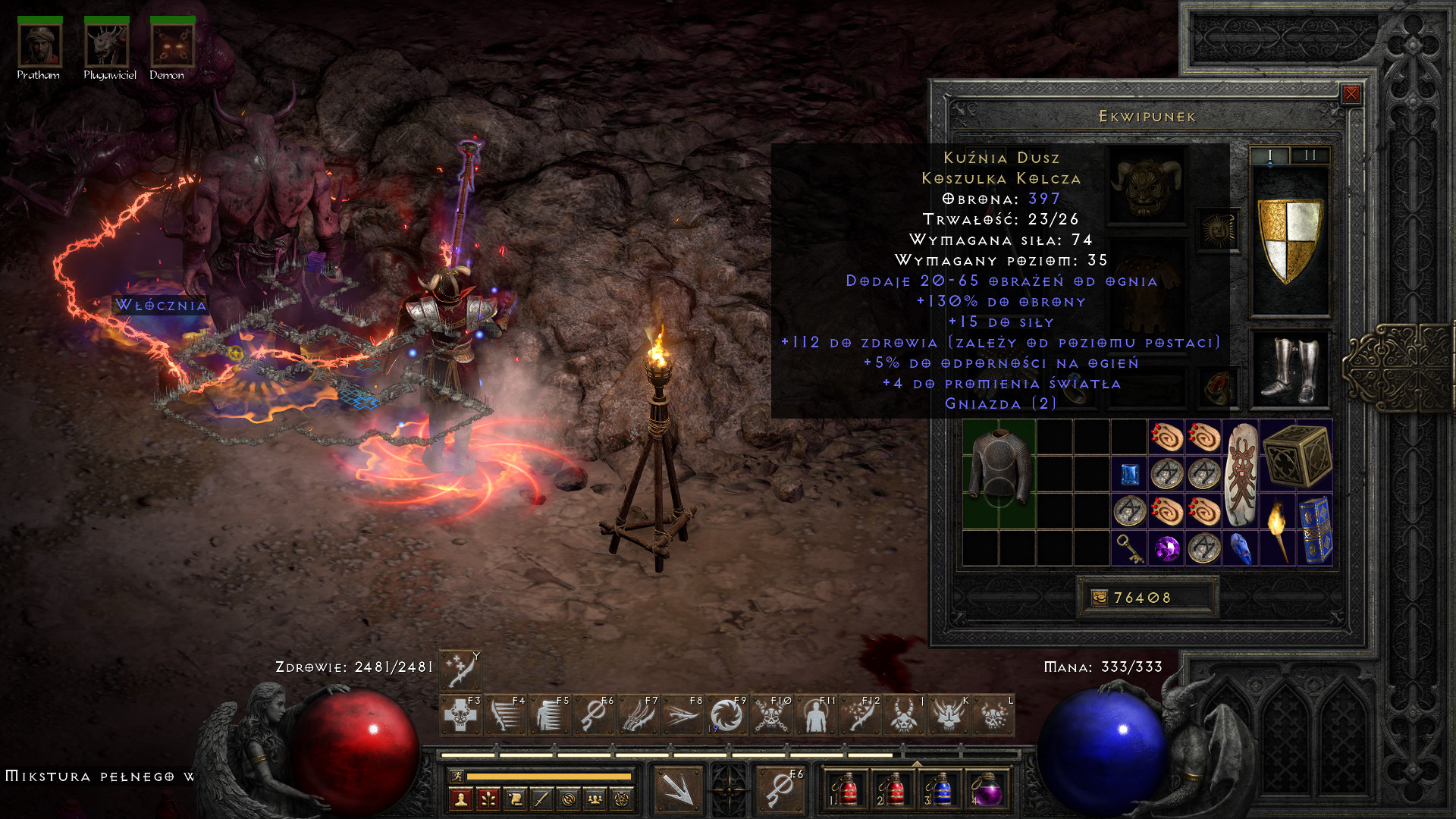Select the equipped gold and white shield
1456x819 pixels.
[1289, 240]
